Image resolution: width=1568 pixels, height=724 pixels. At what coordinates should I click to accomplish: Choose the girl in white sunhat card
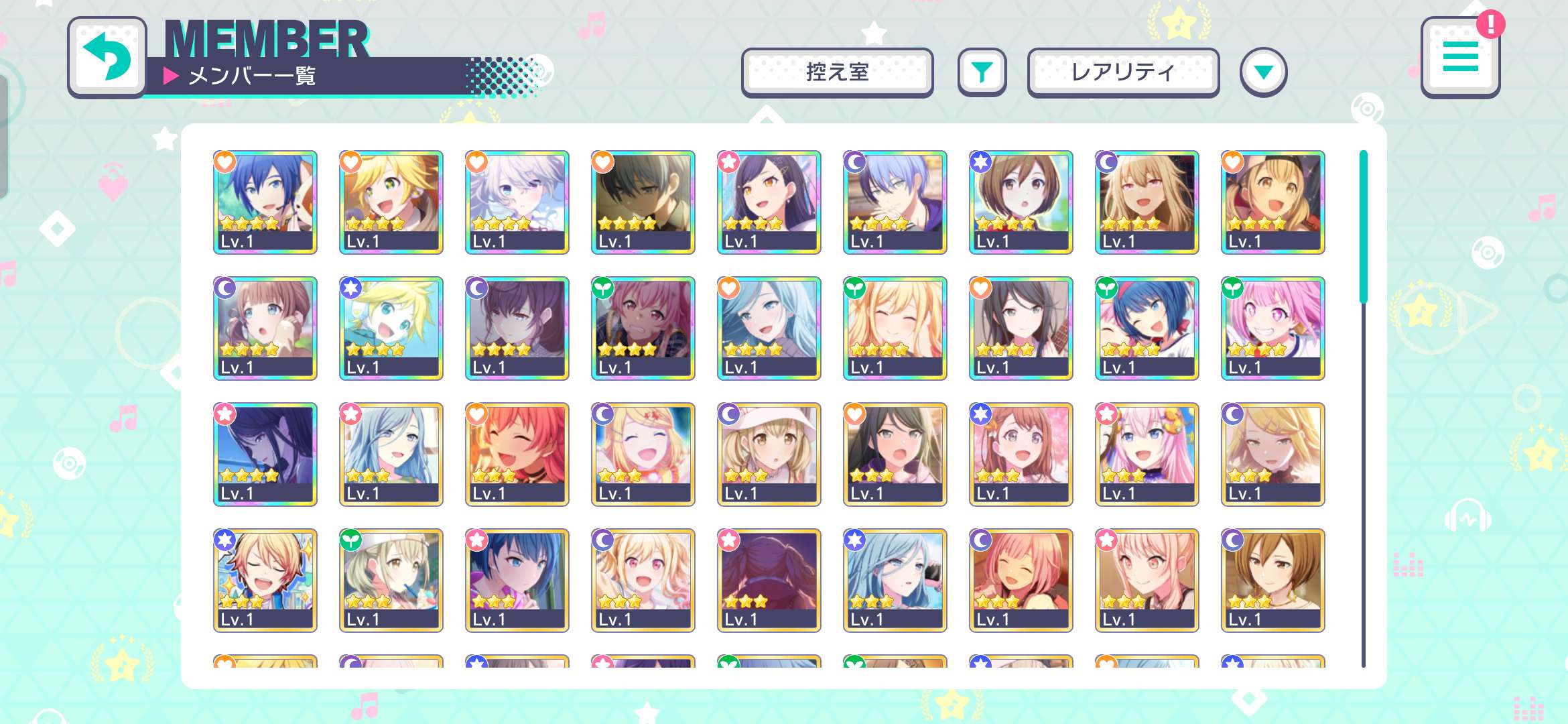(x=769, y=454)
